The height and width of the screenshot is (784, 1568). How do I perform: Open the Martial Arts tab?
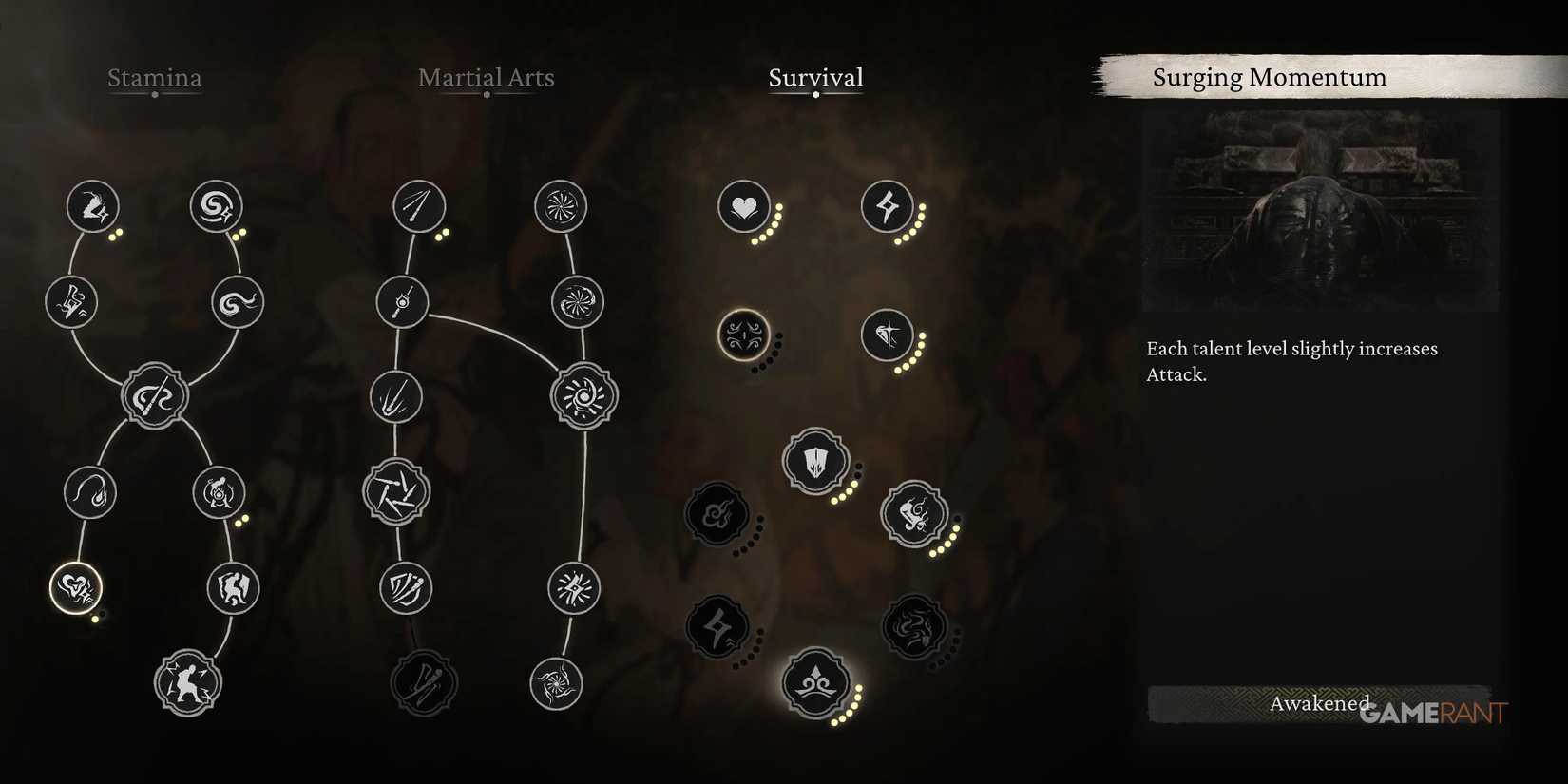pos(487,78)
